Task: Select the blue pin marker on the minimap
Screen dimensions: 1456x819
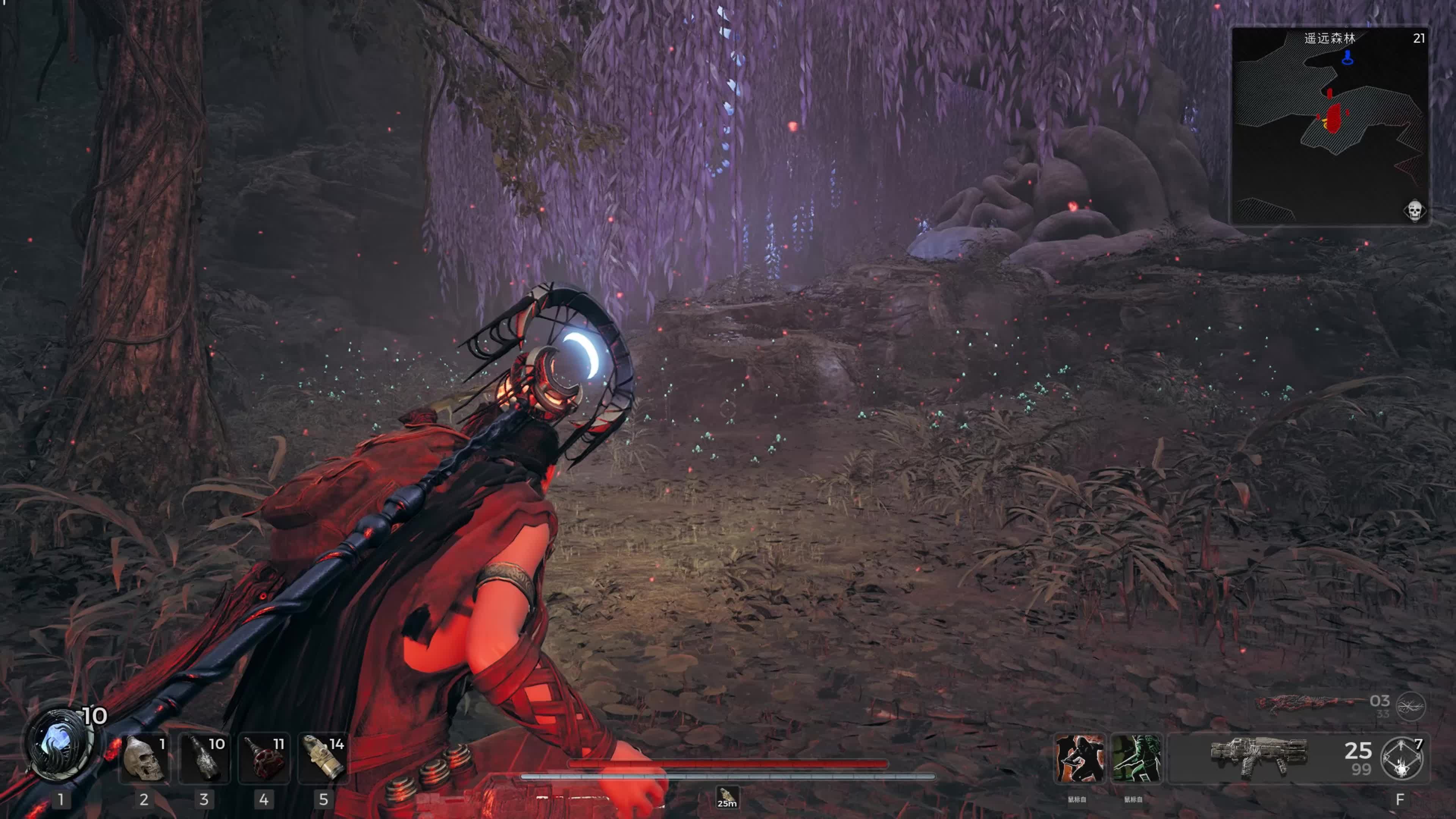Action: pos(1348,57)
